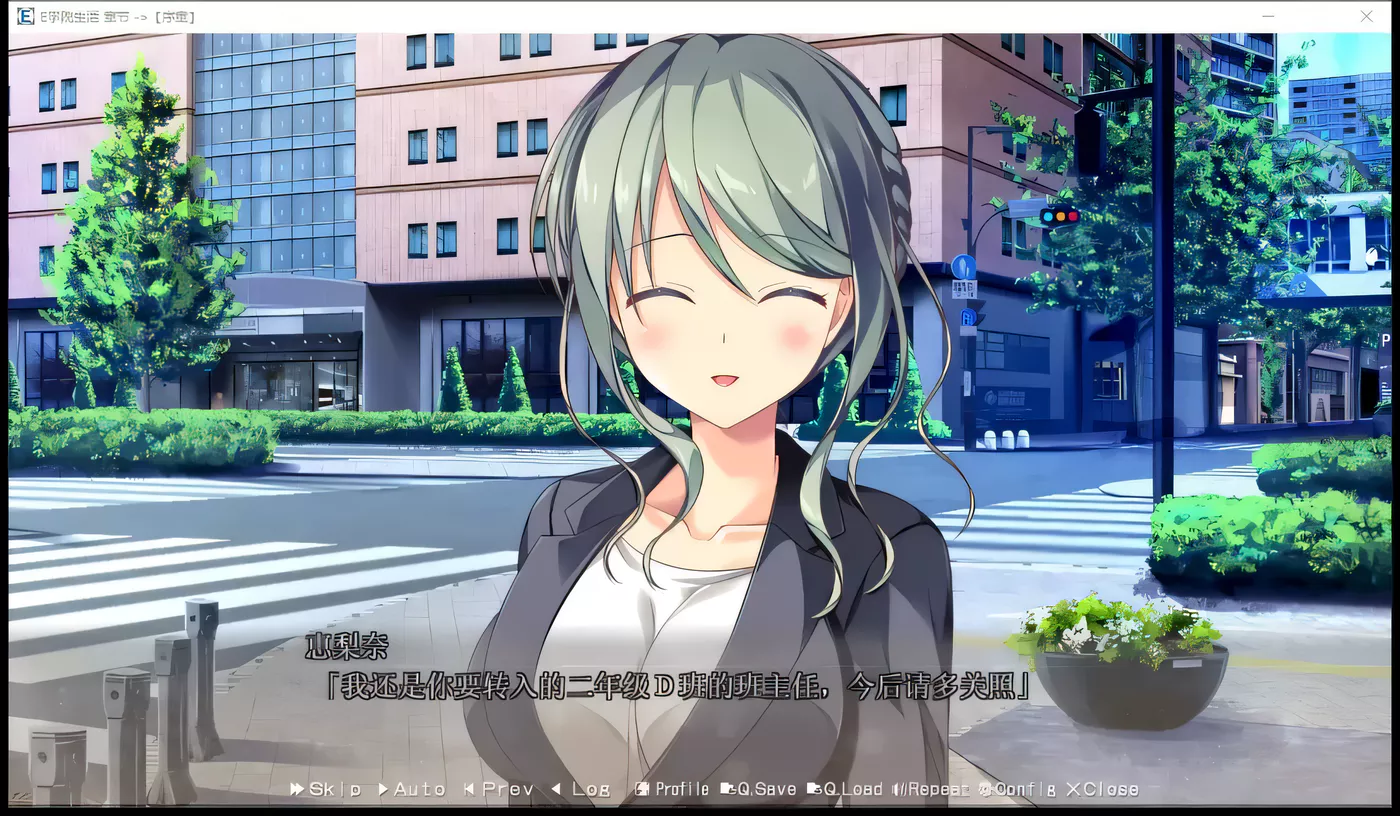
Task: Open the dialogue Log
Action: pos(581,789)
